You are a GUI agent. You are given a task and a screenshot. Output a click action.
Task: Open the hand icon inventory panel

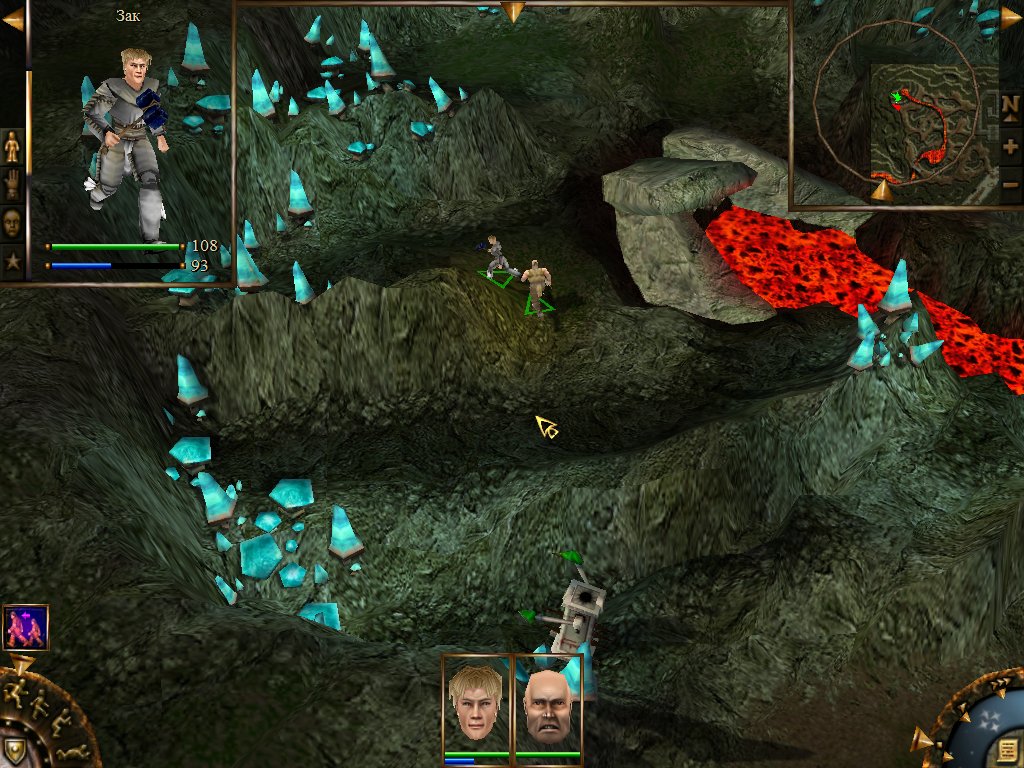click(13, 185)
